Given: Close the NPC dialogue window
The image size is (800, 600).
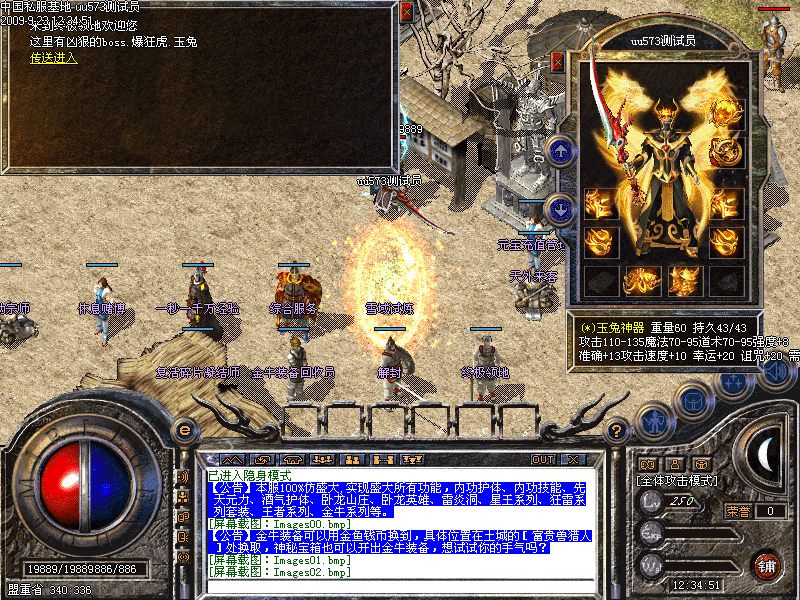Looking at the screenshot, I should (x=405, y=14).
